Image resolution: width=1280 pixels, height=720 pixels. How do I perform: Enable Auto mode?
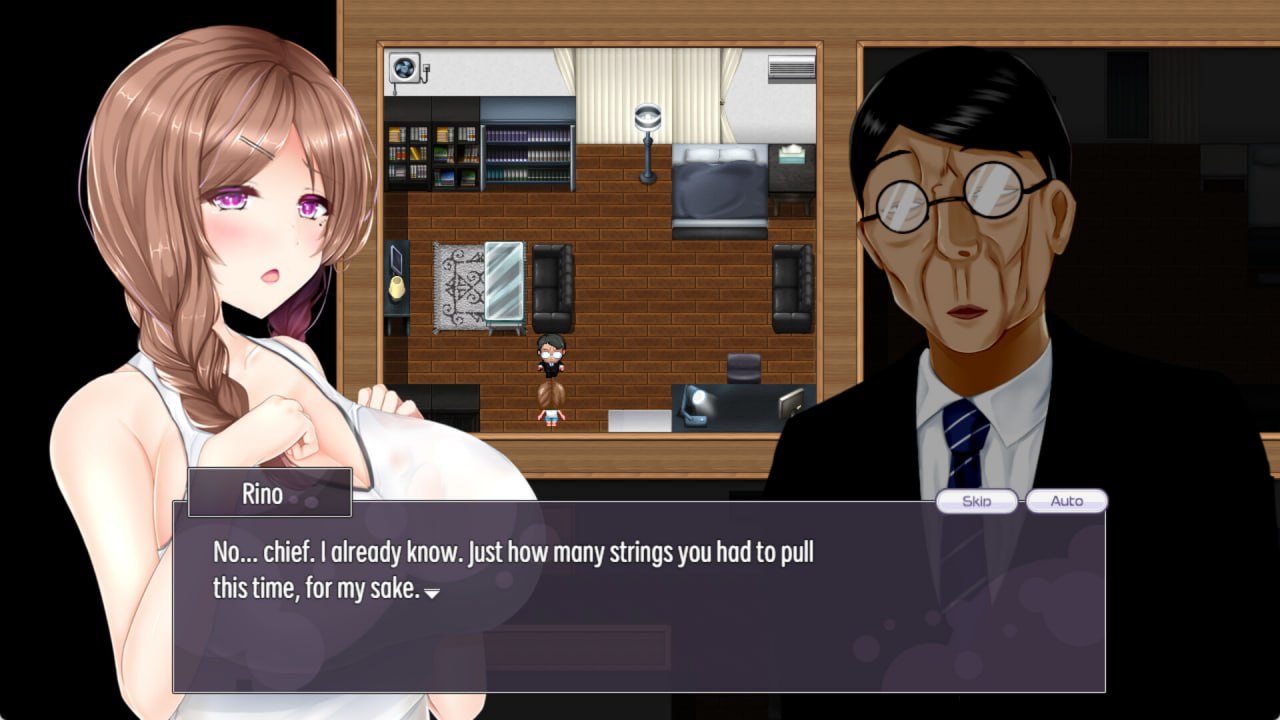coord(1066,501)
